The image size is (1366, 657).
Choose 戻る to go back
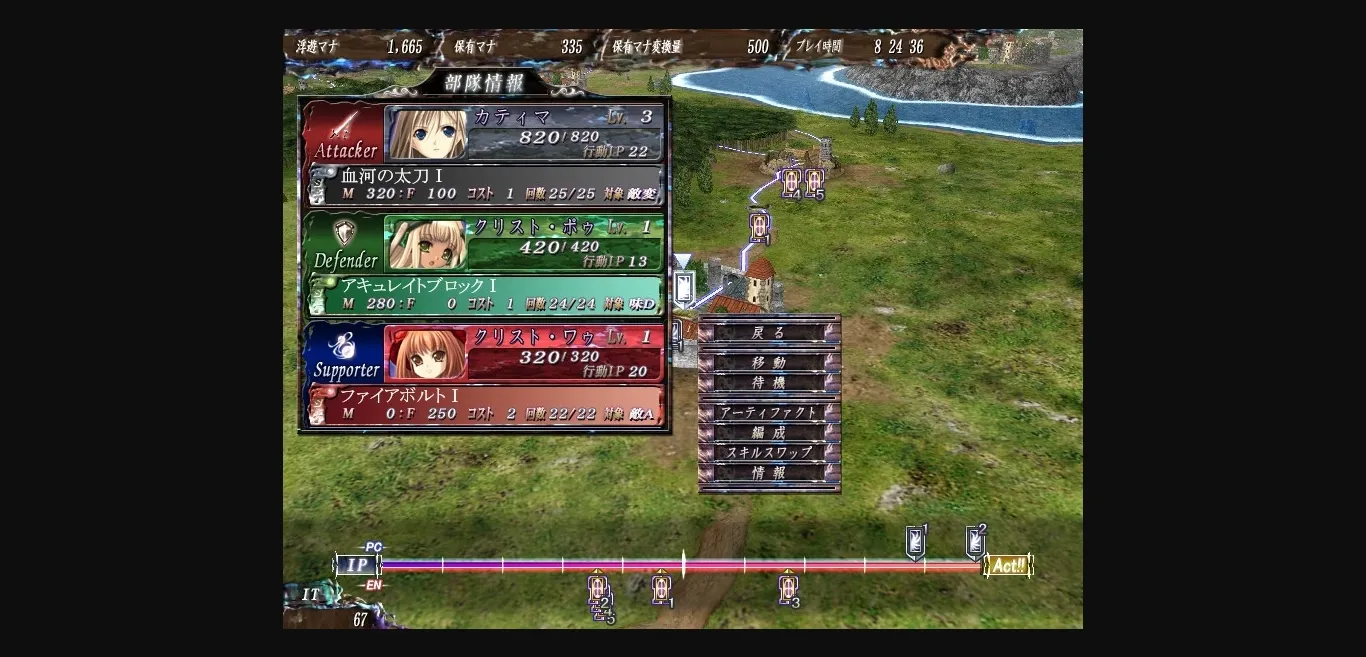[x=768, y=333]
